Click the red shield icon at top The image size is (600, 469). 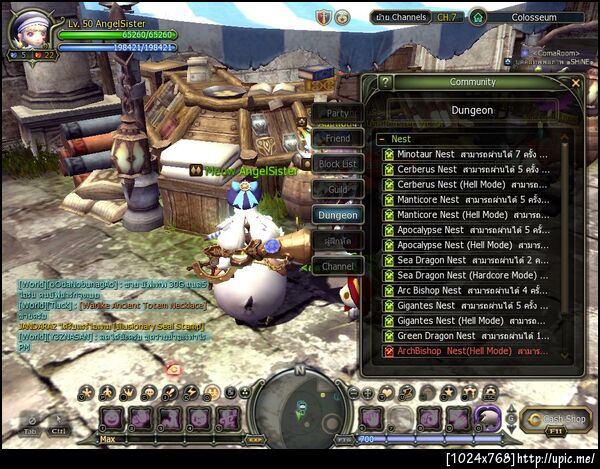pyautogui.click(x=323, y=18)
